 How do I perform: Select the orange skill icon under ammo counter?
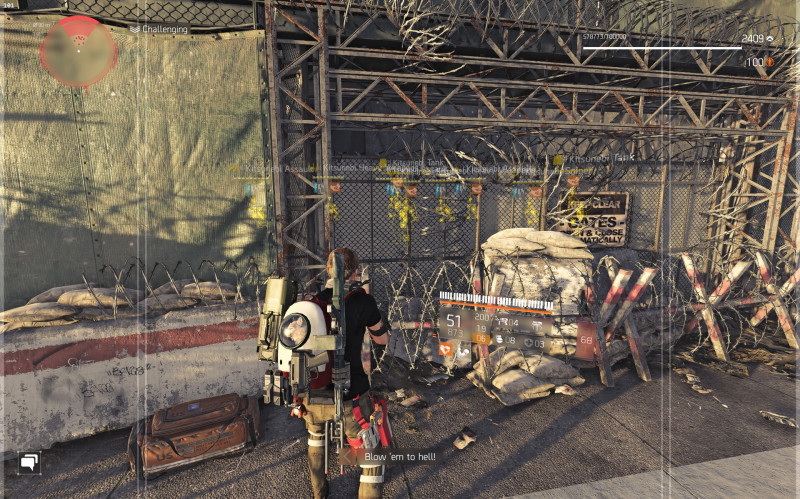tap(446, 350)
